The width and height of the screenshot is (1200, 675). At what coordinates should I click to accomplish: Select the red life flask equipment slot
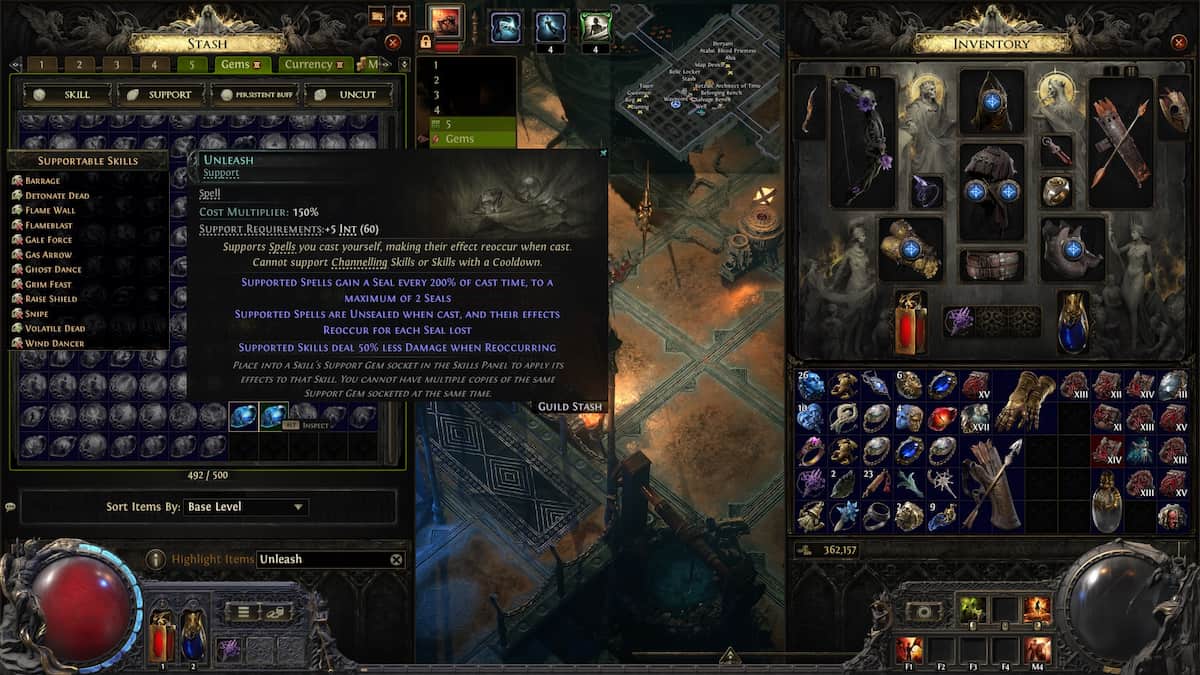pyautogui.click(x=910, y=322)
